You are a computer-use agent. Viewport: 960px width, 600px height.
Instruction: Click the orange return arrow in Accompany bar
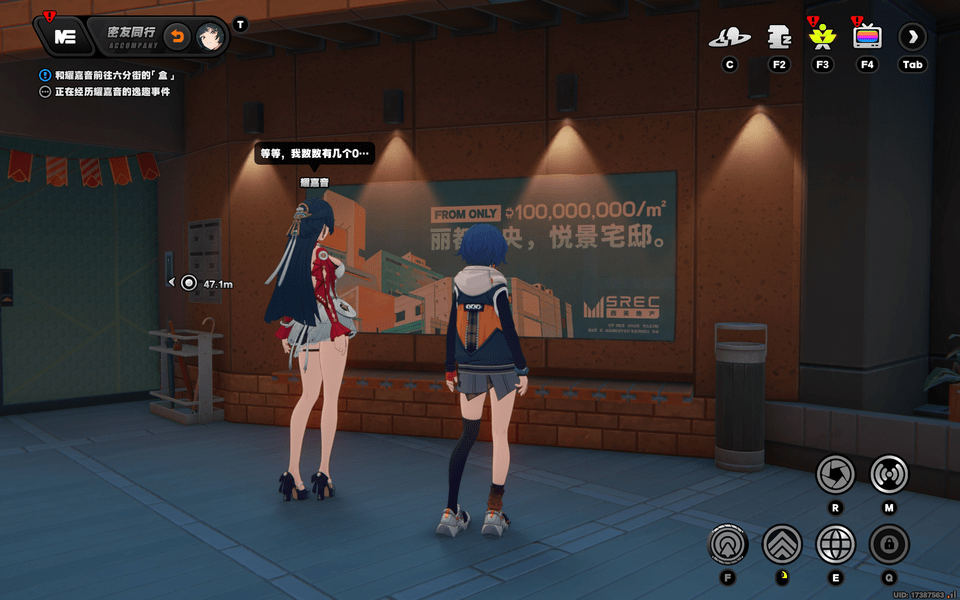pos(177,37)
